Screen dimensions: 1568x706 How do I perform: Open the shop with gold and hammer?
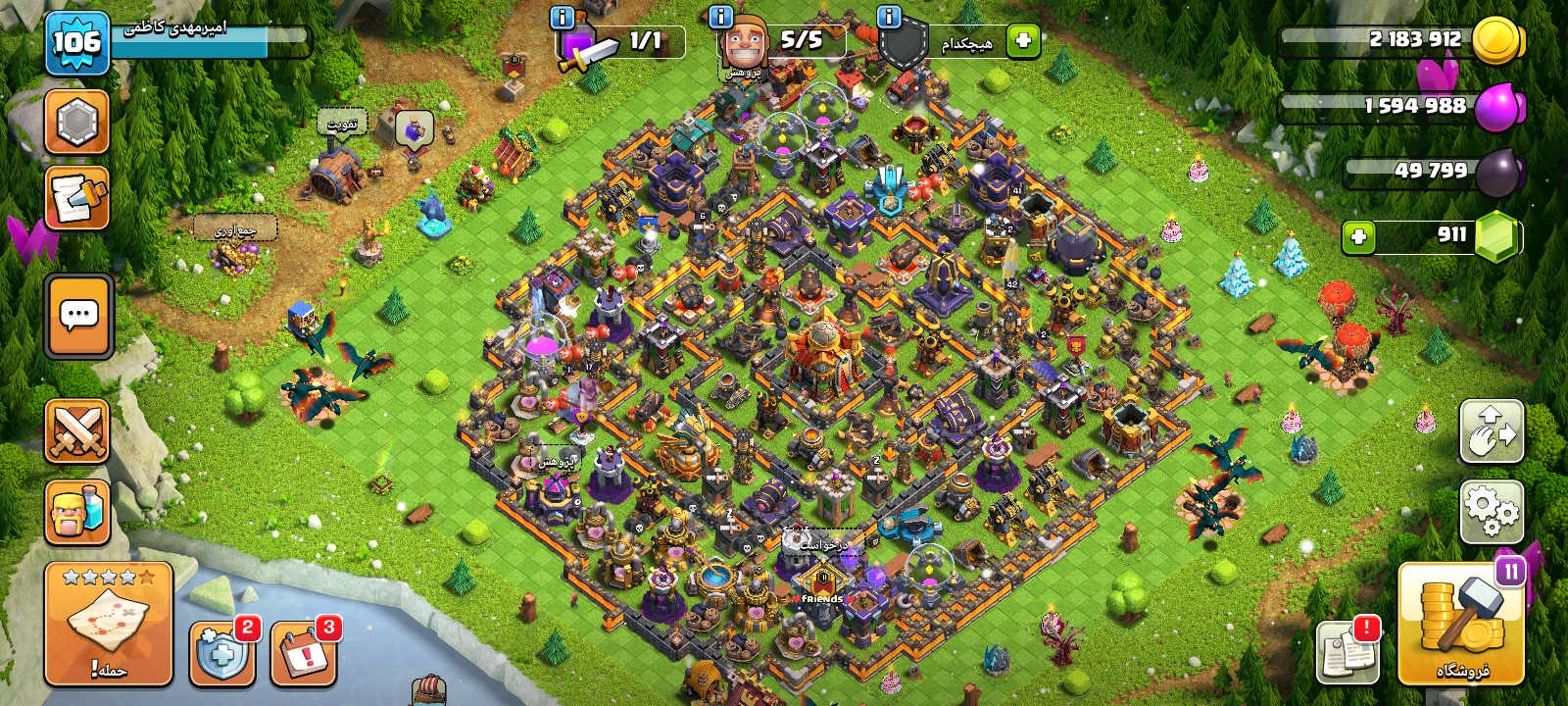[x=1460, y=624]
